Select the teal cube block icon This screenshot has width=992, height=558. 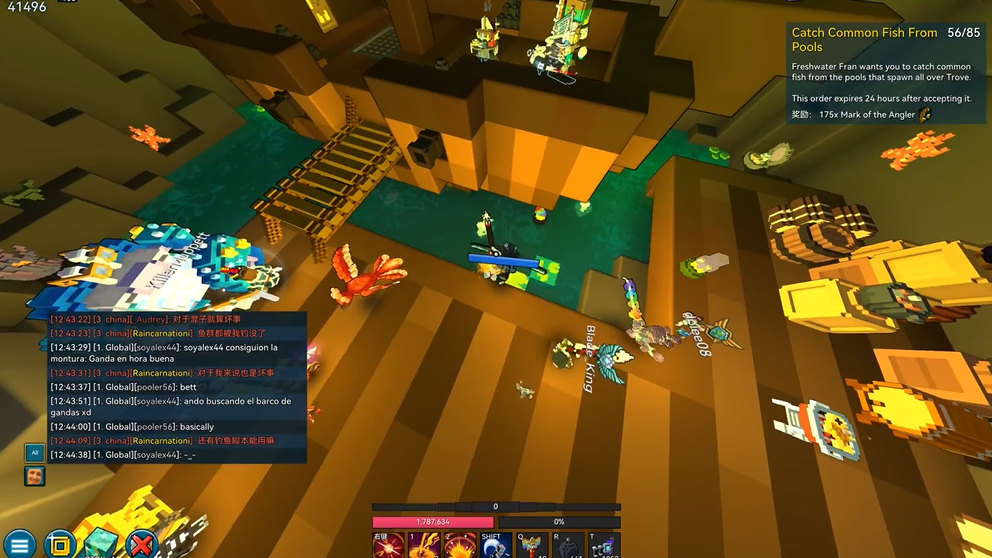(100, 545)
